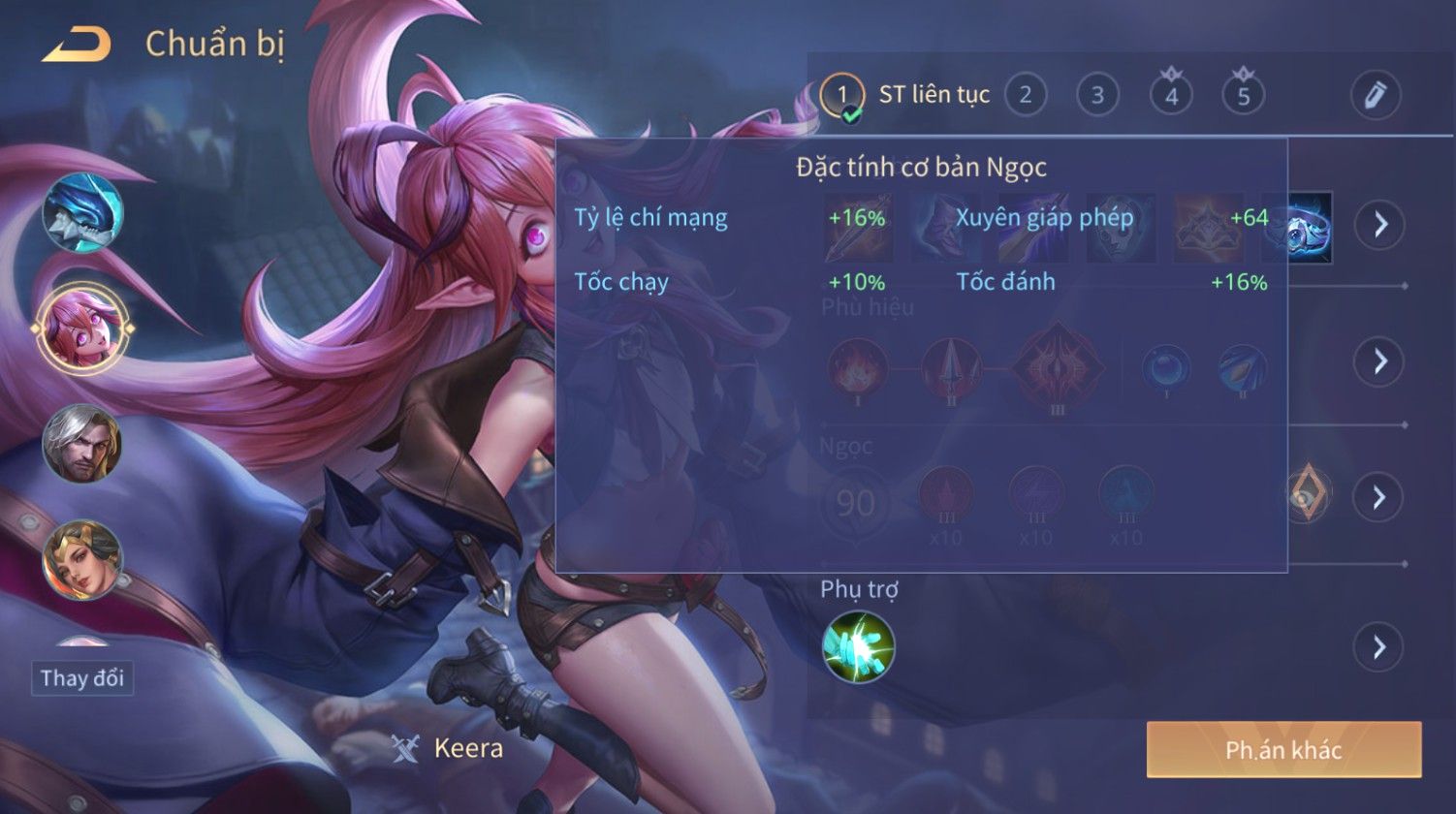Select the pink-haired Keera portrait
Screen dimensions: 1456x814
pos(82,329)
